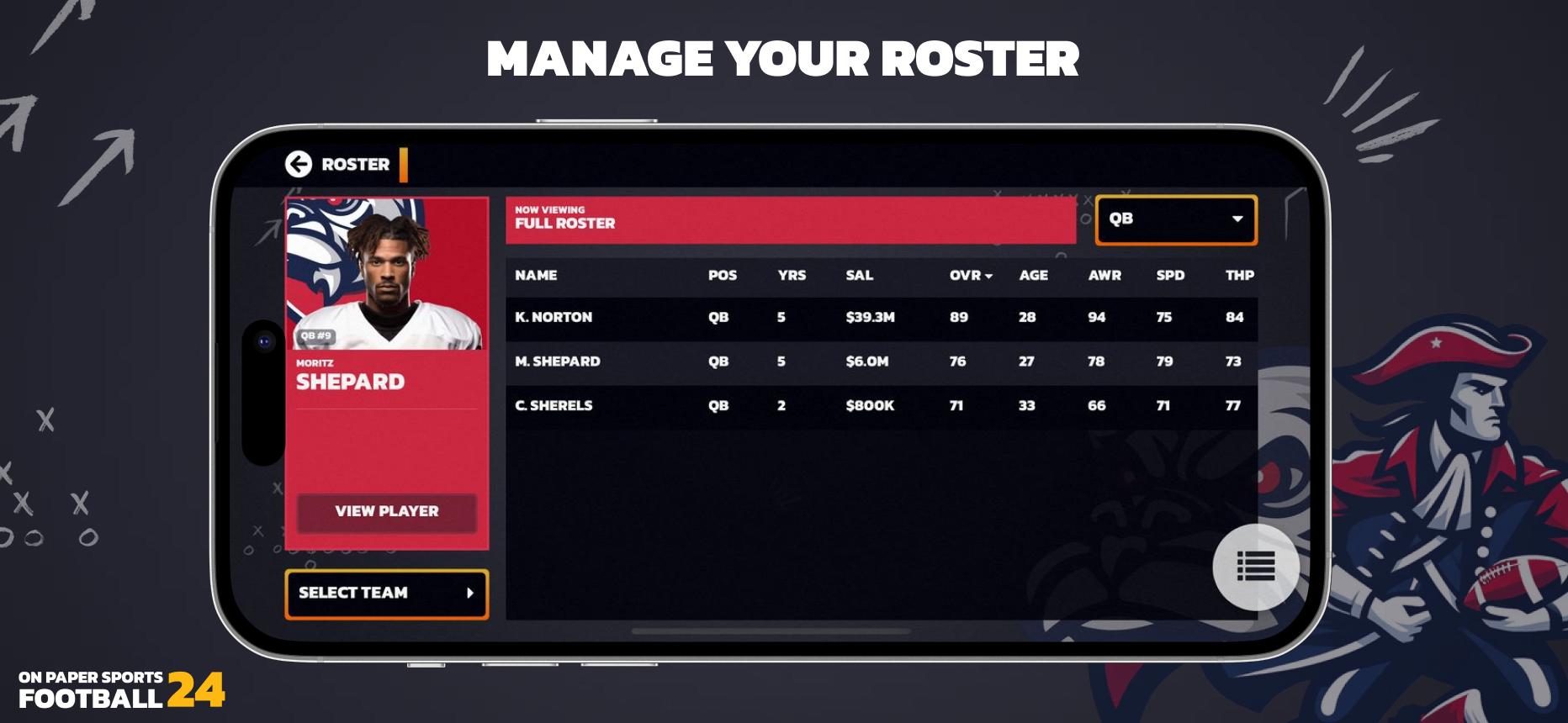
Task: Click the back arrow beside ROSTER
Action: [x=299, y=164]
